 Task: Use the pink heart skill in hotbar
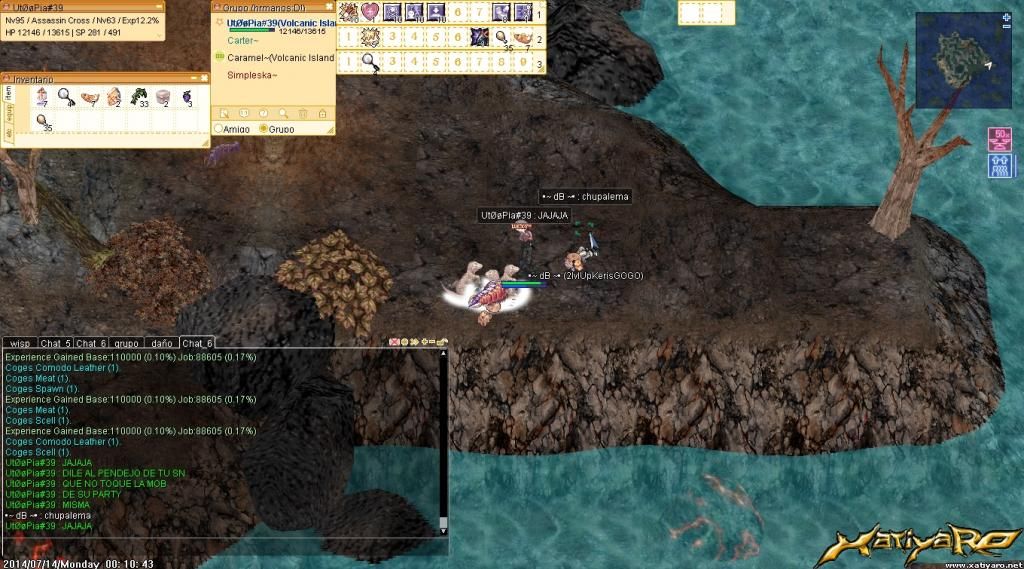tap(371, 12)
